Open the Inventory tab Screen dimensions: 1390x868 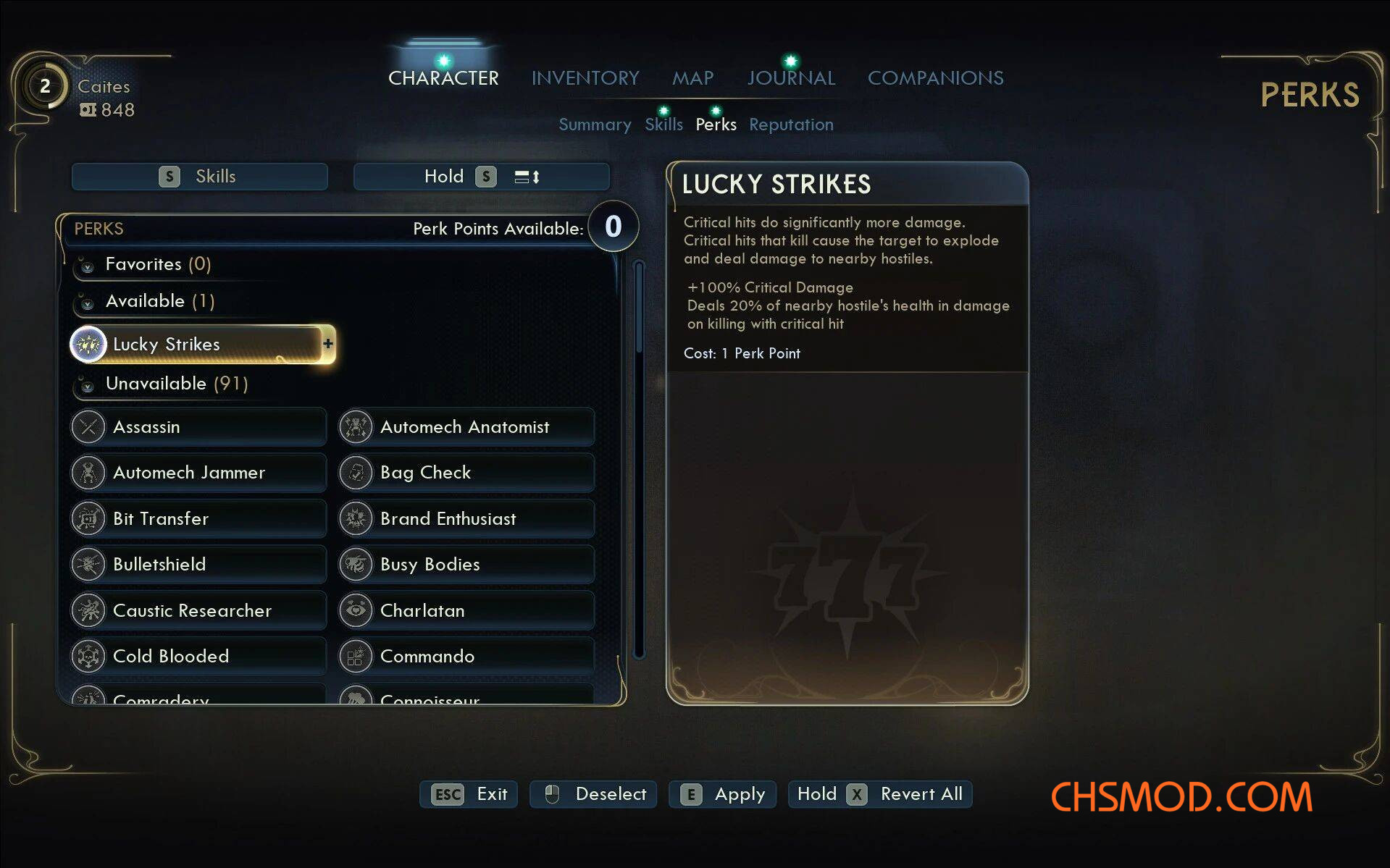585,77
